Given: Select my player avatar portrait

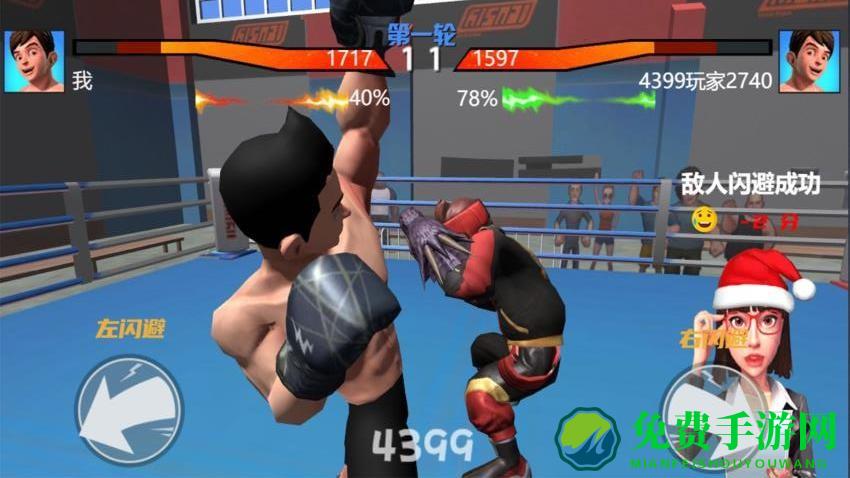Looking at the screenshot, I should point(34,61).
